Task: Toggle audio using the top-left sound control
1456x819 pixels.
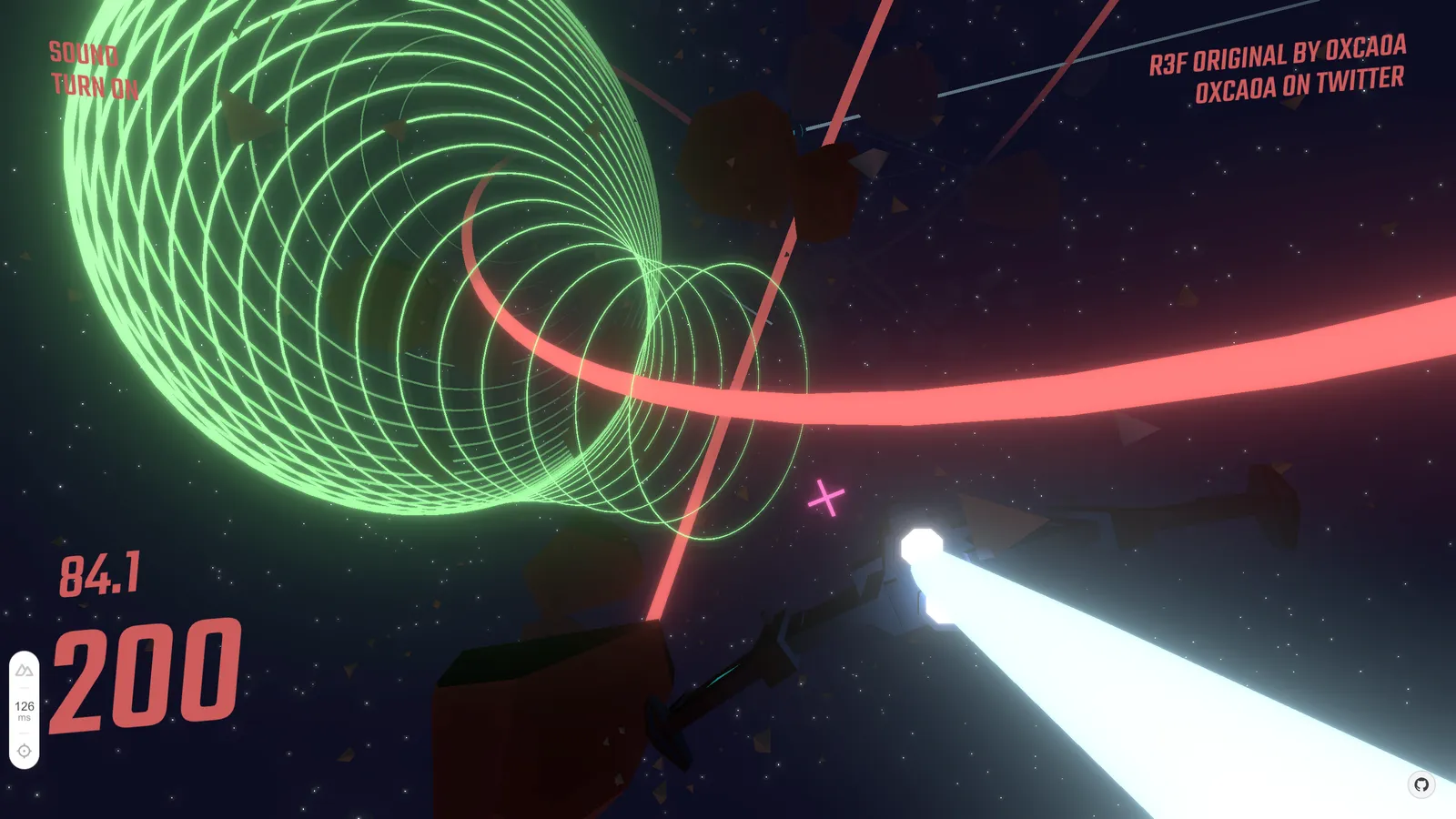Action: [94, 73]
